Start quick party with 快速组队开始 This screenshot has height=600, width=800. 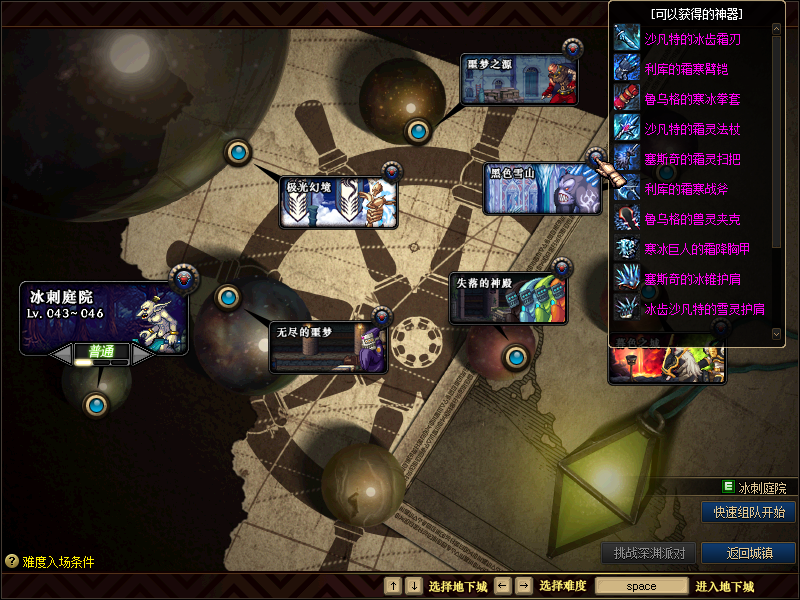point(748,512)
